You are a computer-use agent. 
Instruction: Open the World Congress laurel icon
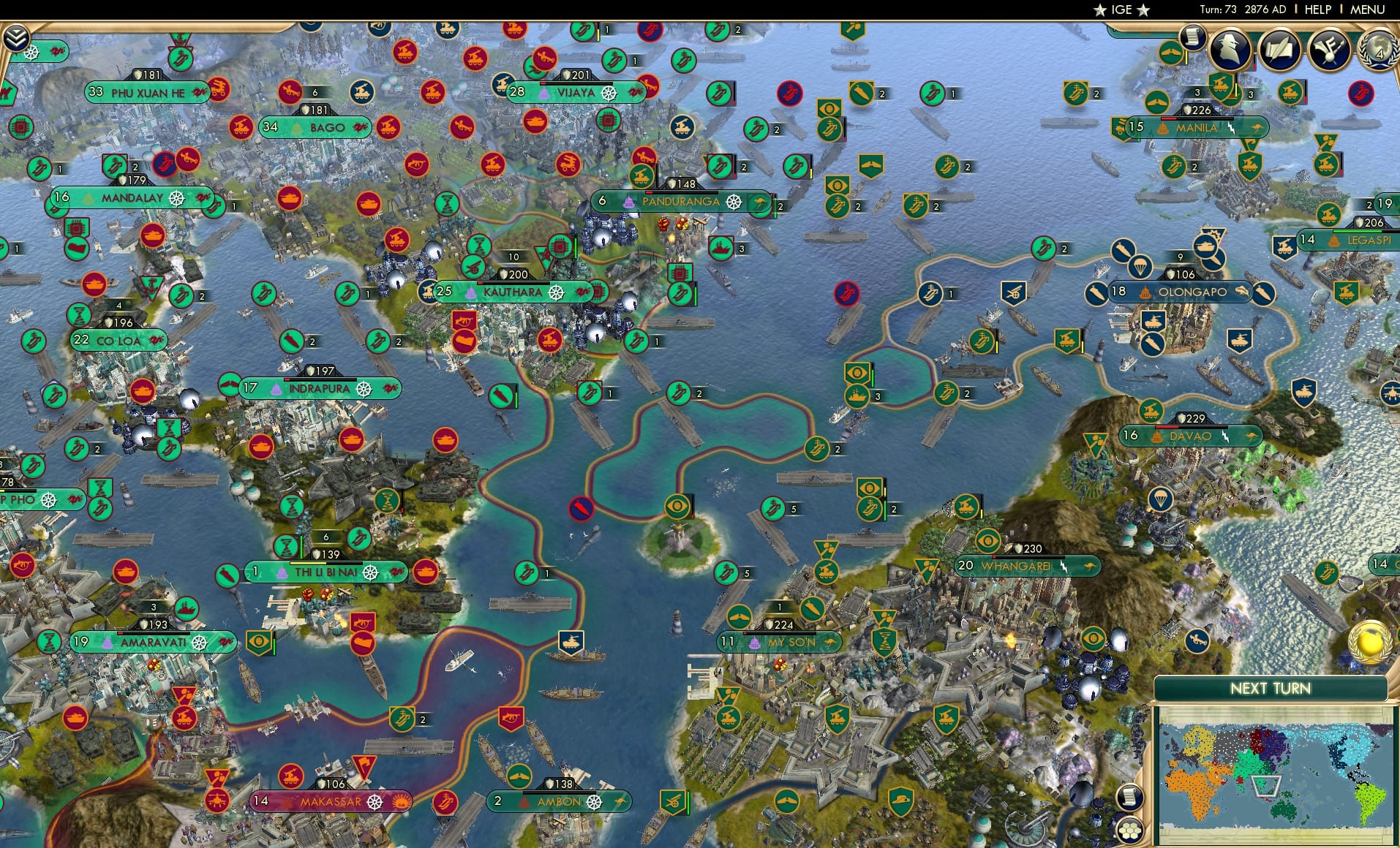(1377, 51)
